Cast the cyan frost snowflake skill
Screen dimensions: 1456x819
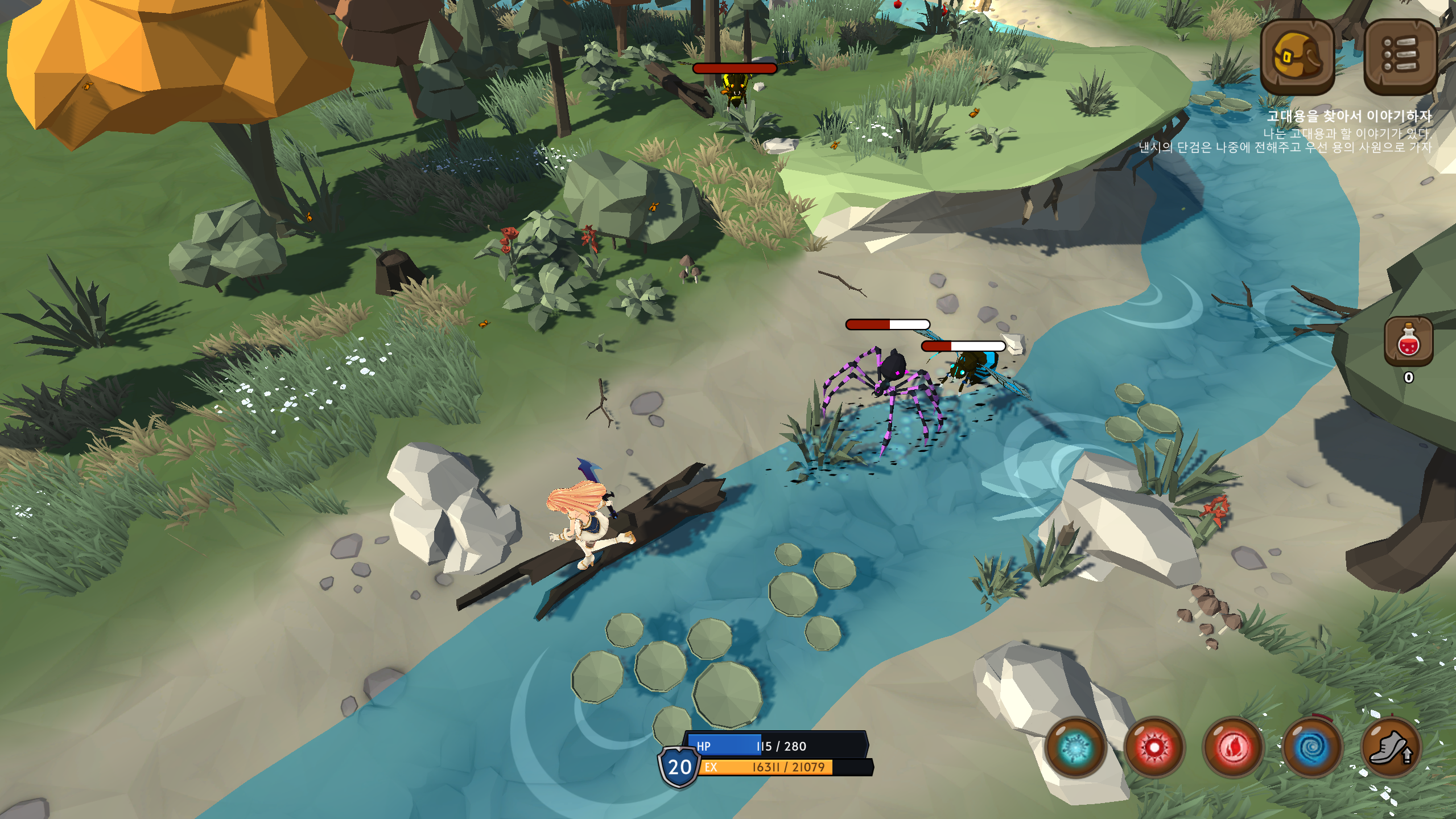click(x=1075, y=747)
